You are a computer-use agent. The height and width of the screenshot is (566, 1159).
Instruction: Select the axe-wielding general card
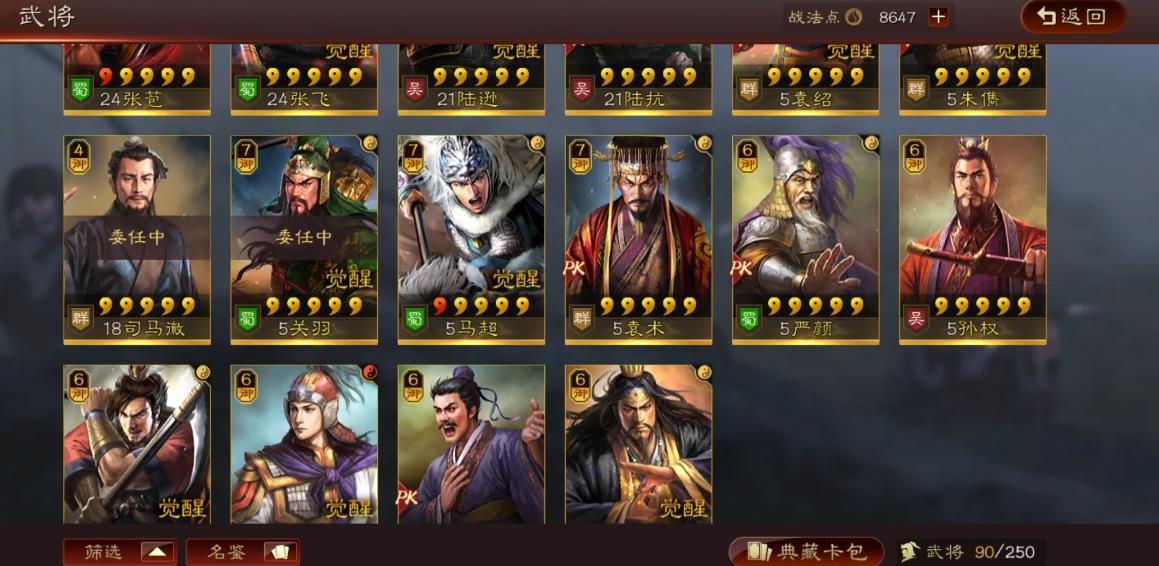click(x=137, y=443)
